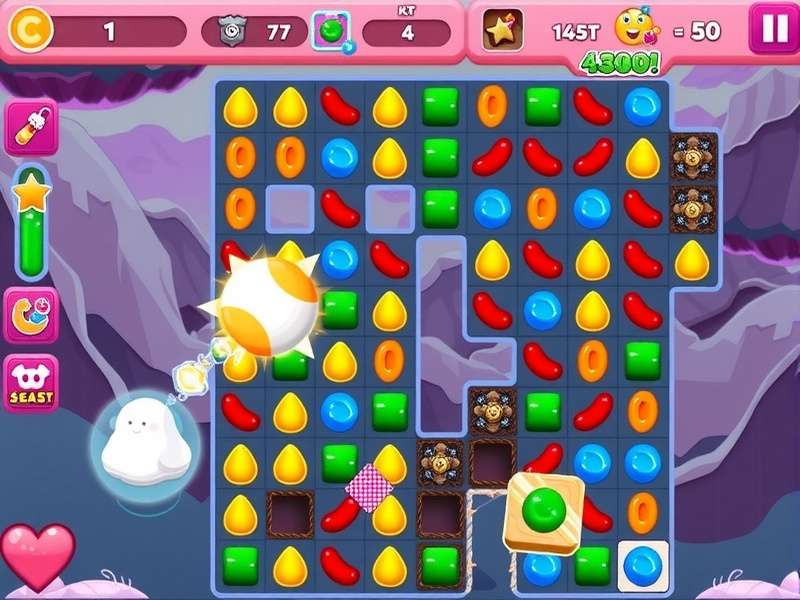Viewport: 800px width, 600px height.
Task: Click the gold coin icon
Action: [29, 30]
